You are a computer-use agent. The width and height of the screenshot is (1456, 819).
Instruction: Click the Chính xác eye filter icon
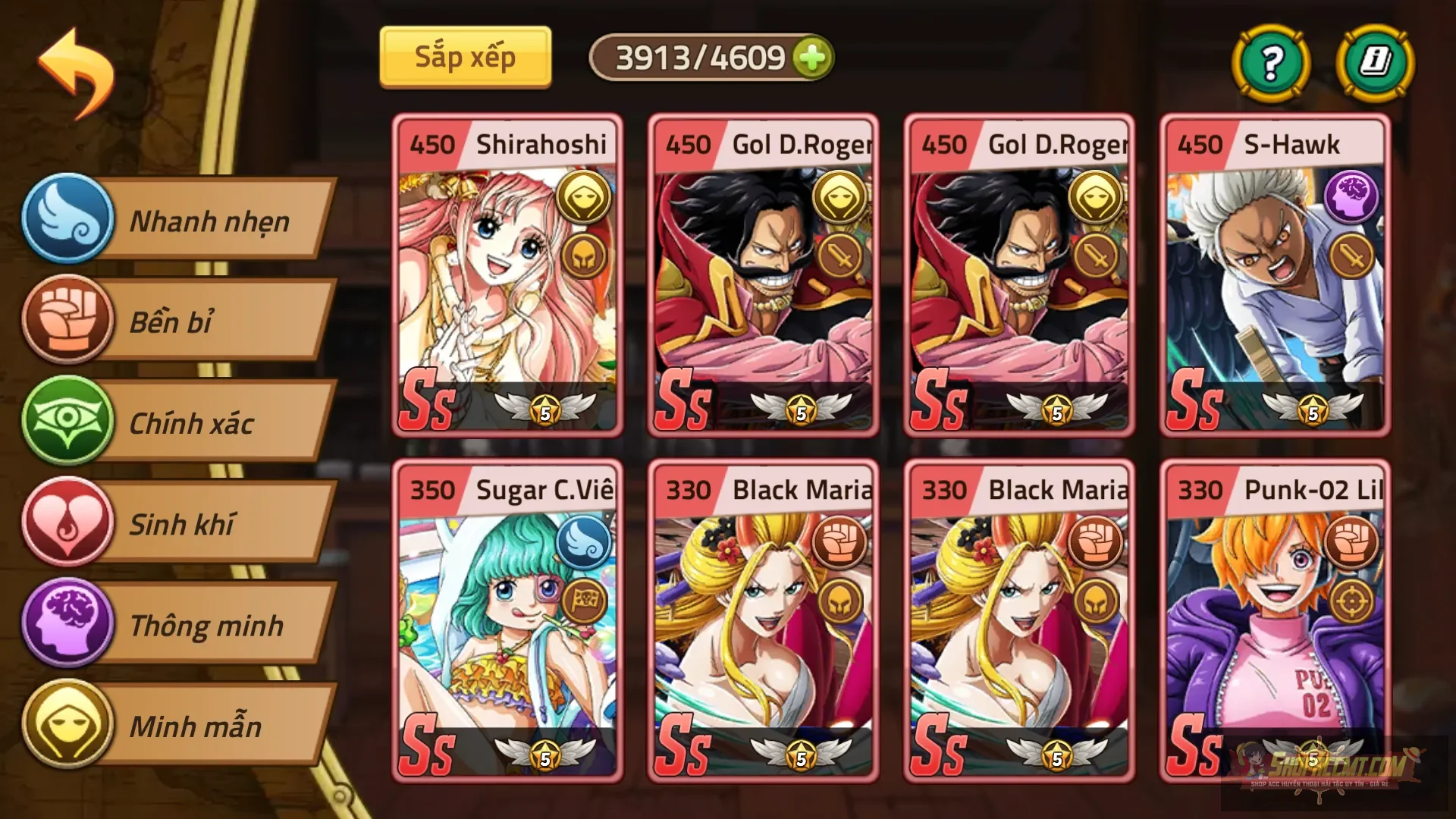tap(68, 423)
